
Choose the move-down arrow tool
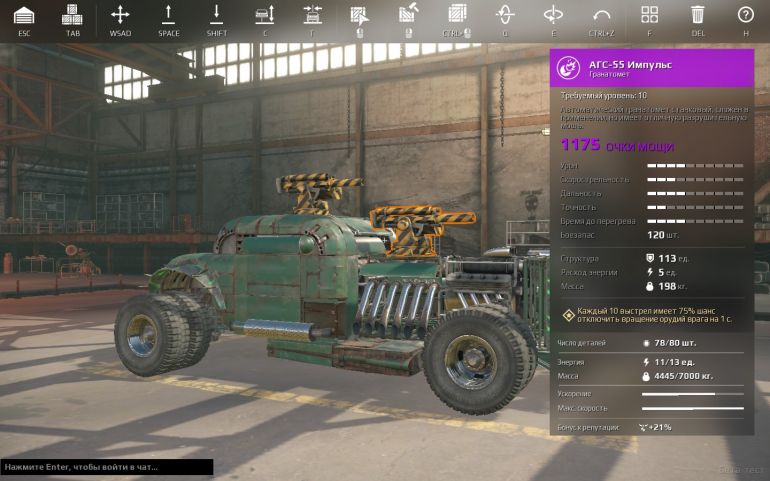pos(217,15)
